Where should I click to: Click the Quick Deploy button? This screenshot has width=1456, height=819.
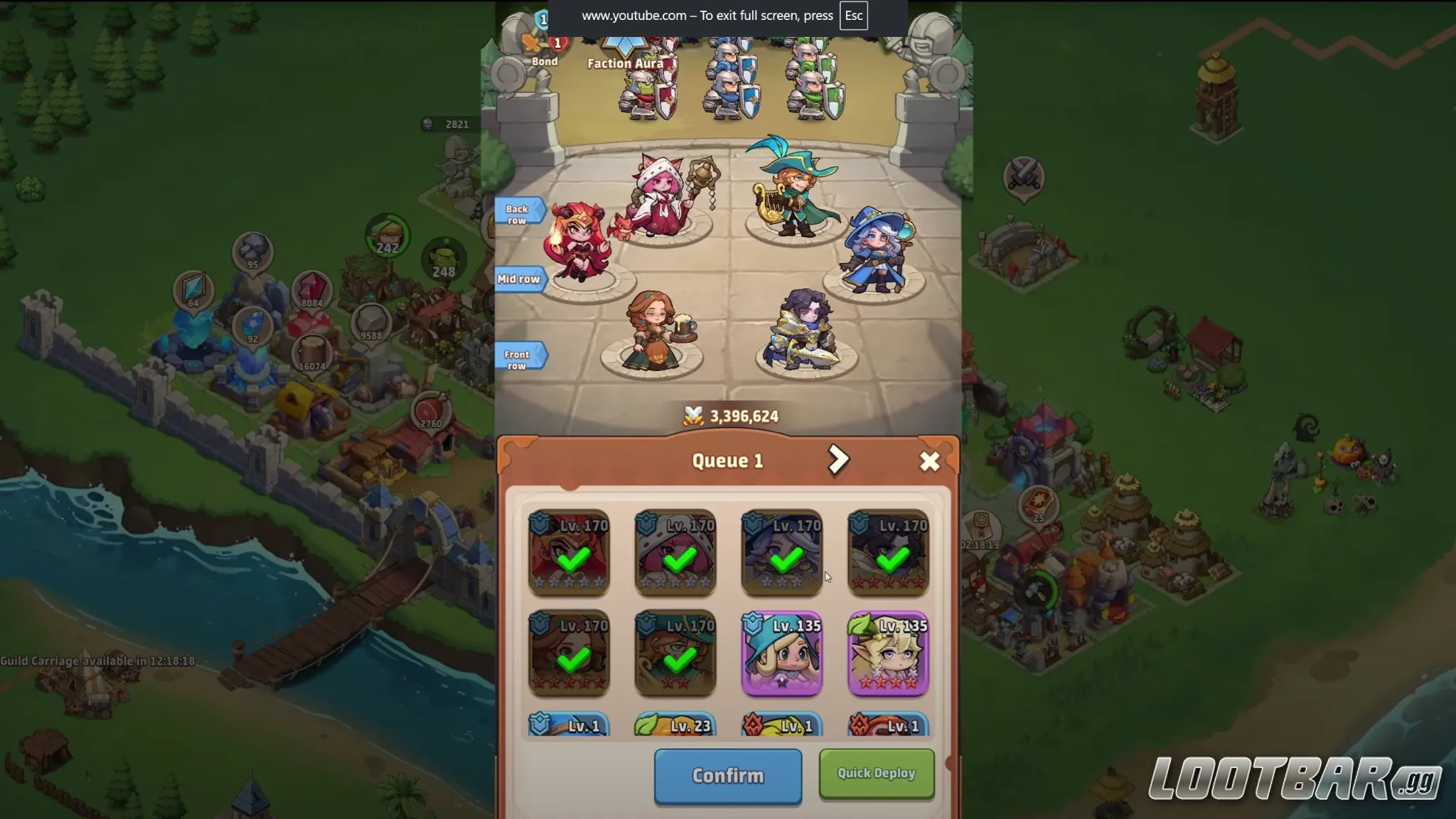(876, 773)
